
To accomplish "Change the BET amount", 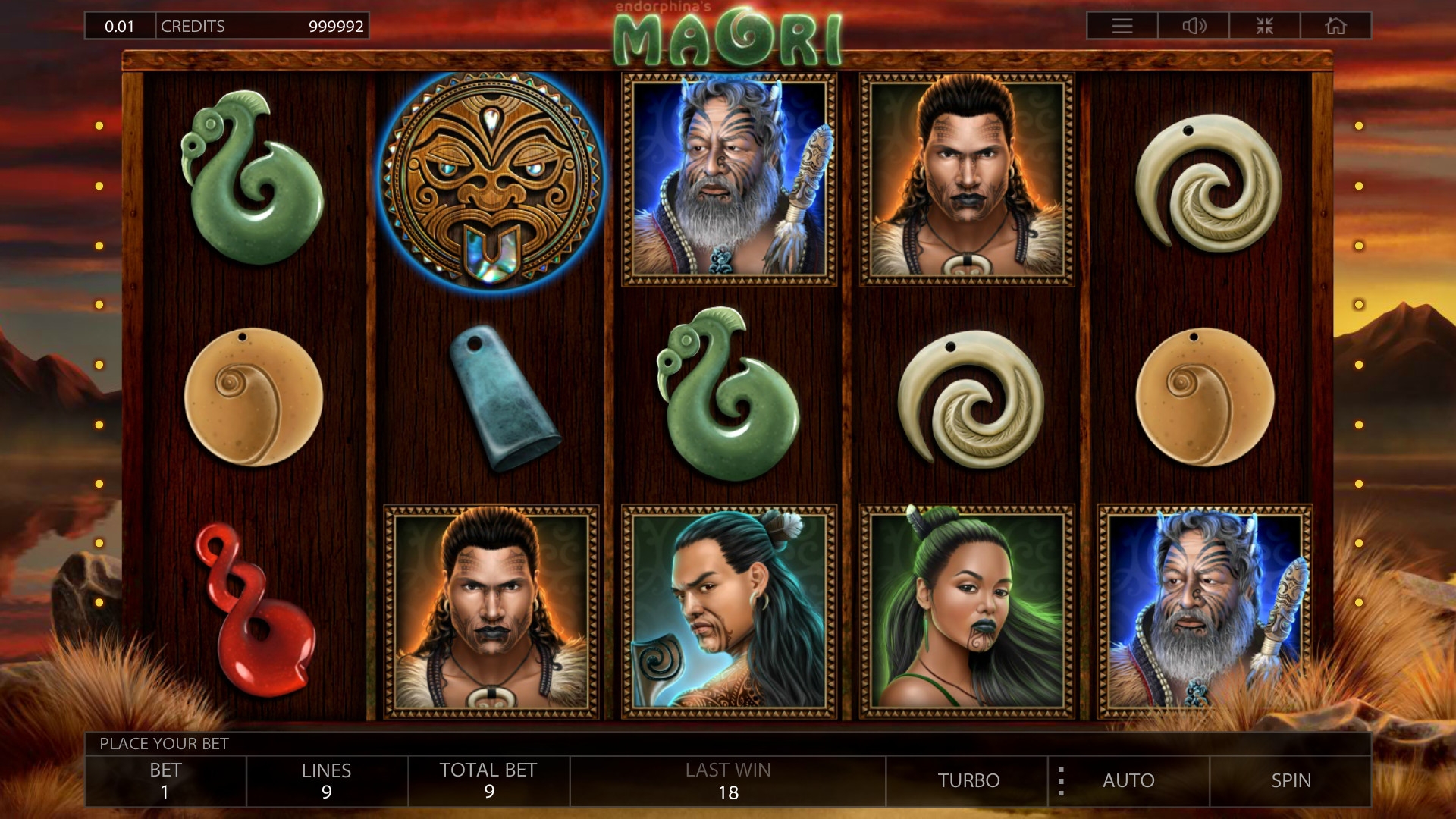I will 165,780.
